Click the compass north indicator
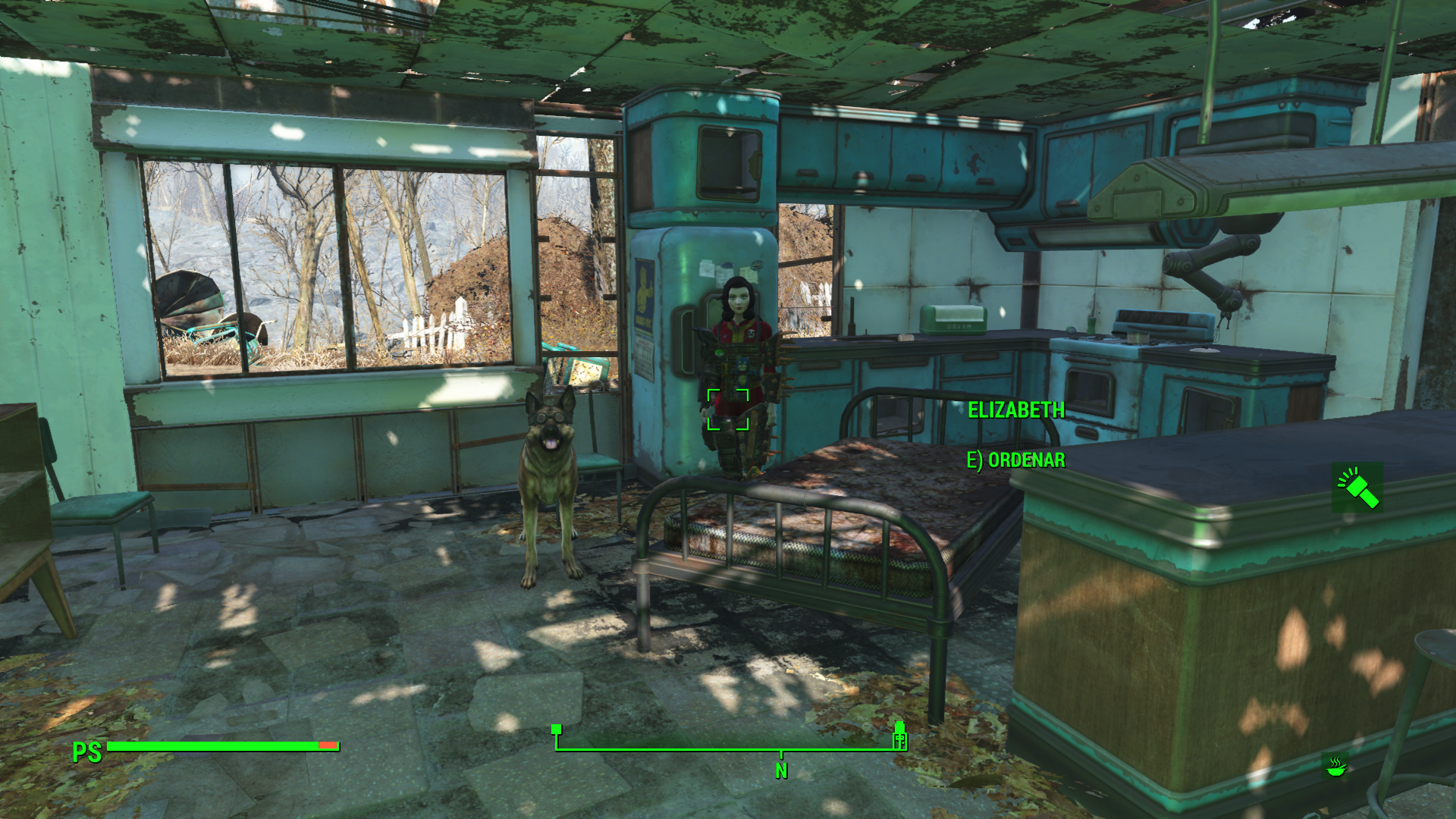Image resolution: width=1456 pixels, height=819 pixels. click(x=781, y=770)
